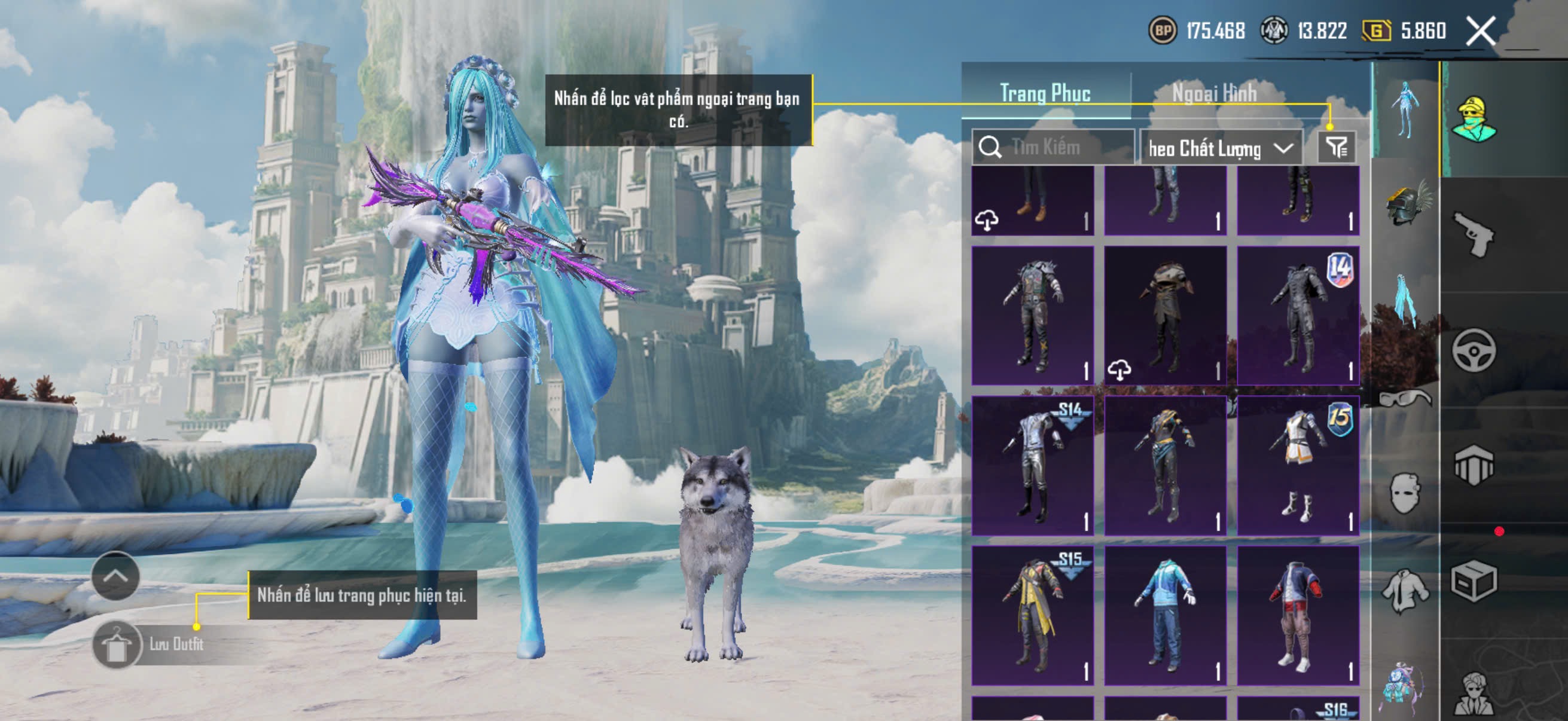Click the Tìm Kiếm search field

pyautogui.click(x=1053, y=147)
